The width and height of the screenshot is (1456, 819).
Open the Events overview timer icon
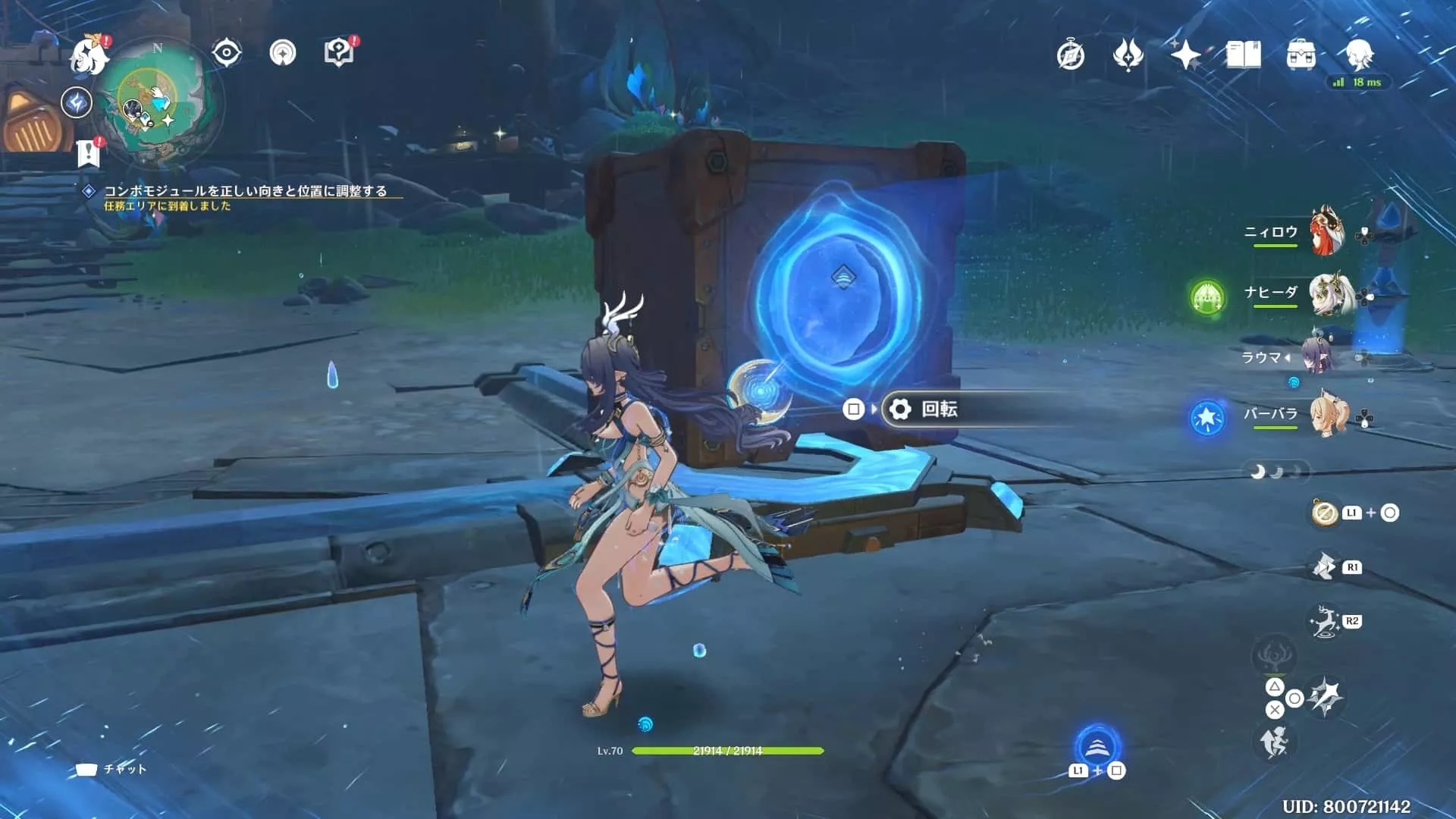pos(1070,55)
